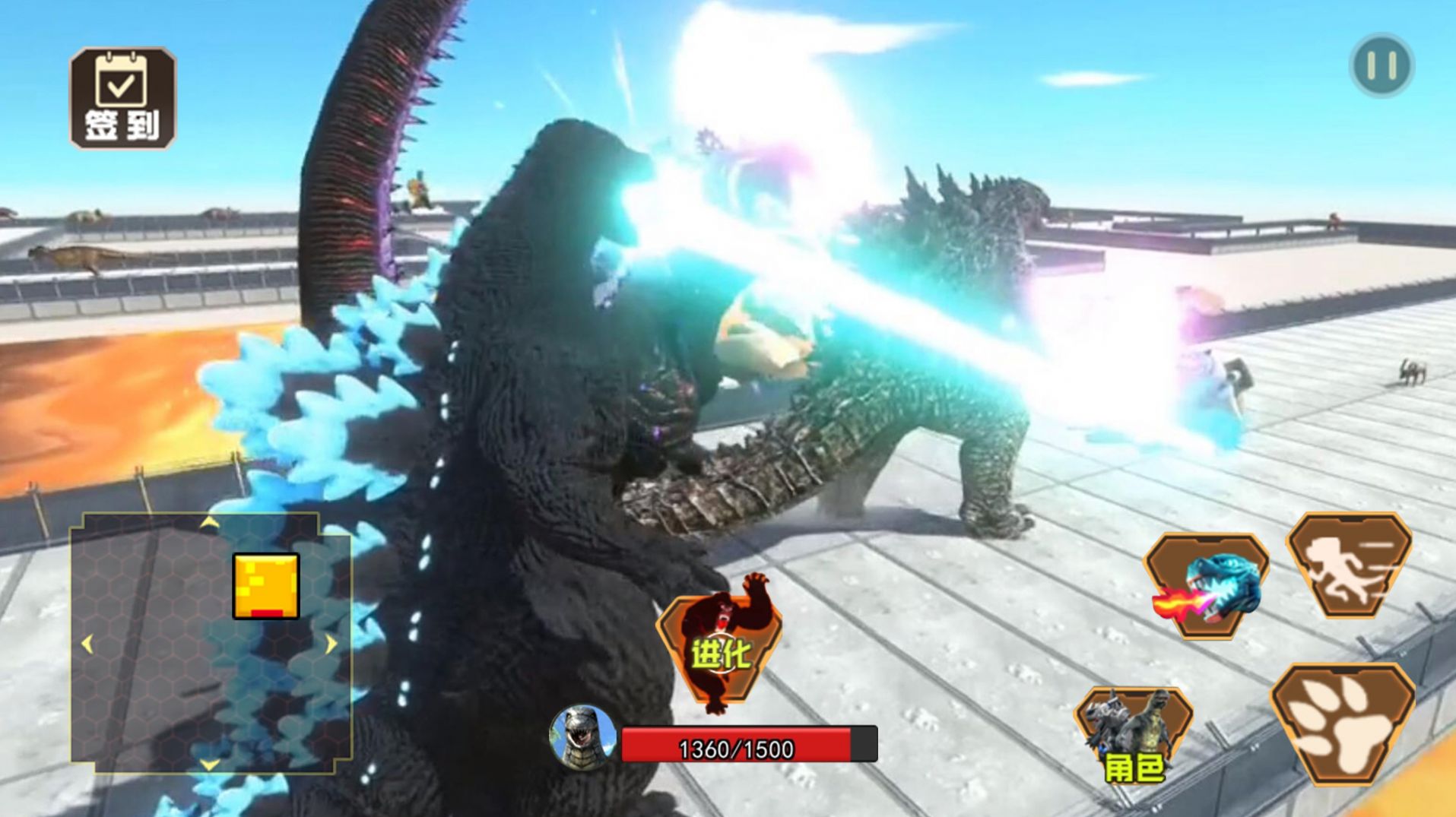Open the 角色 character selection
The height and width of the screenshot is (817, 1456).
click(x=1132, y=735)
